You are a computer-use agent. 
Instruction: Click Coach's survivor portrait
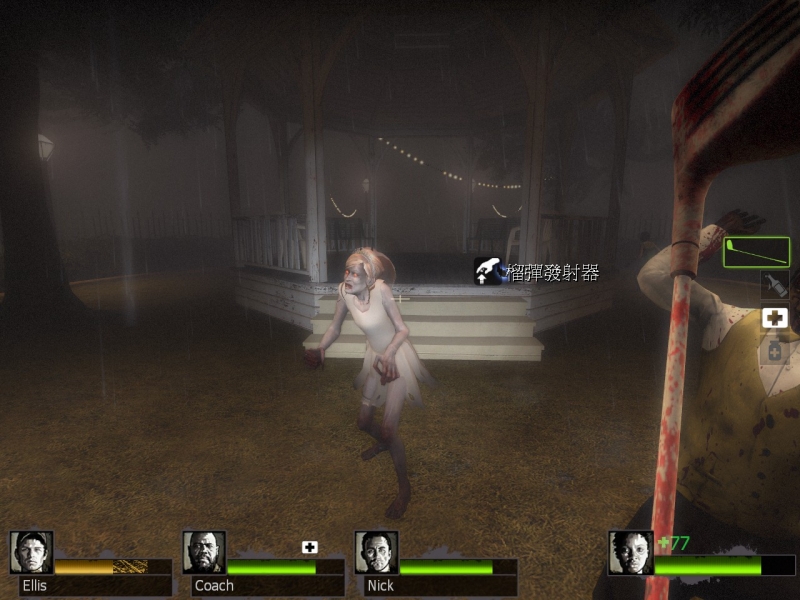(204, 552)
